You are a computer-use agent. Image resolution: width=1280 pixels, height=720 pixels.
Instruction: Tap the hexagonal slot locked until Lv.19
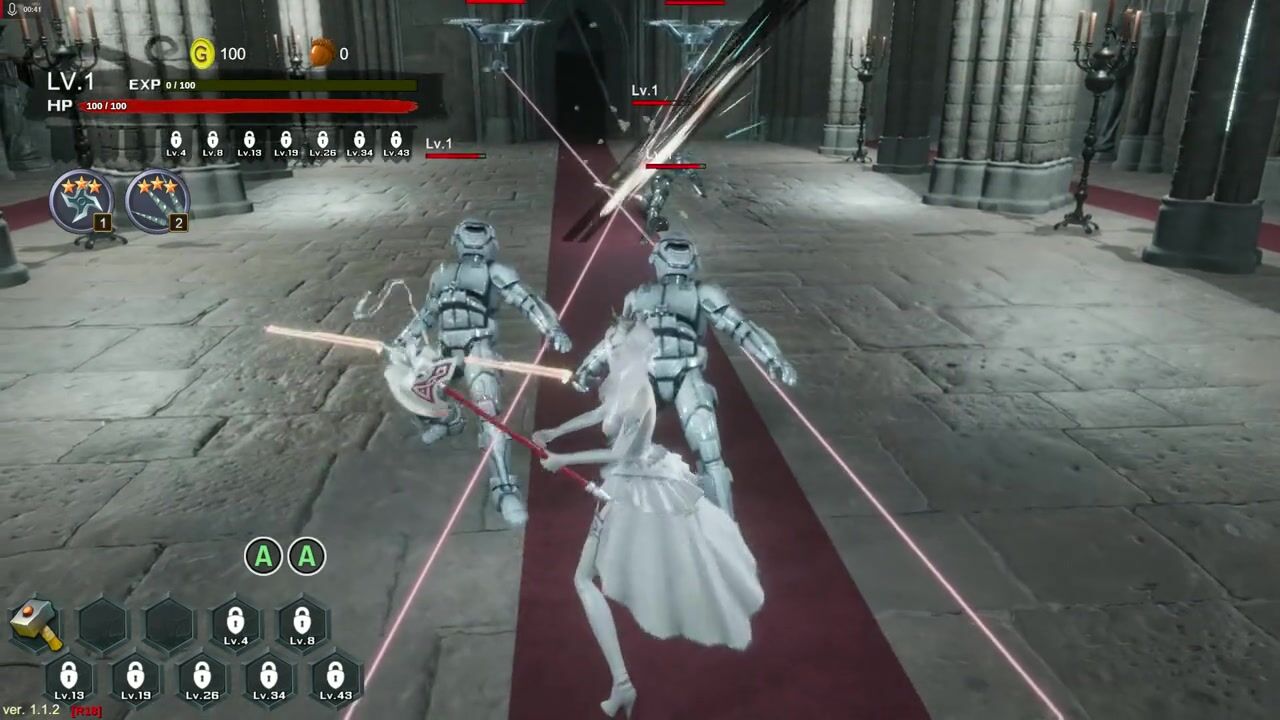click(136, 679)
